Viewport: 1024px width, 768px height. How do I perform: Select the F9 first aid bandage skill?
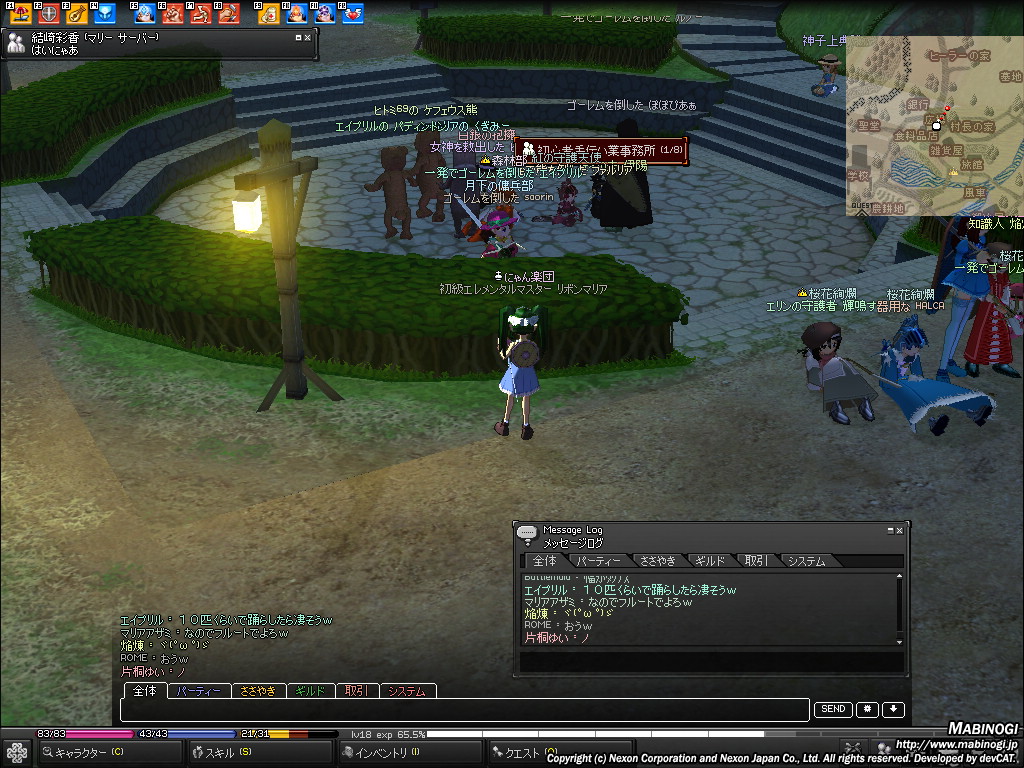(x=269, y=14)
